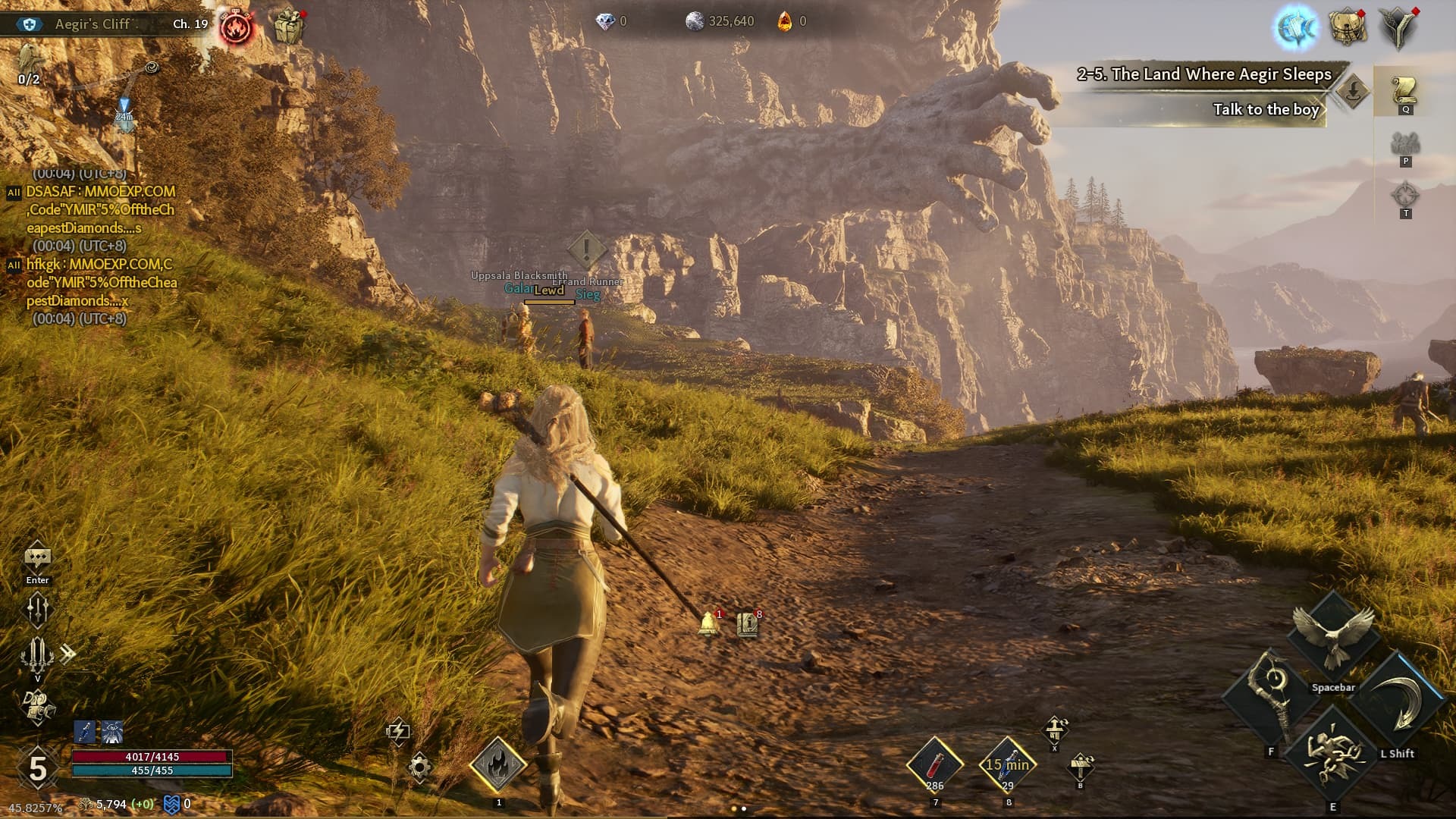The width and height of the screenshot is (1456, 819).
Task: Open the backpack inventory icon
Action: click(1348, 28)
